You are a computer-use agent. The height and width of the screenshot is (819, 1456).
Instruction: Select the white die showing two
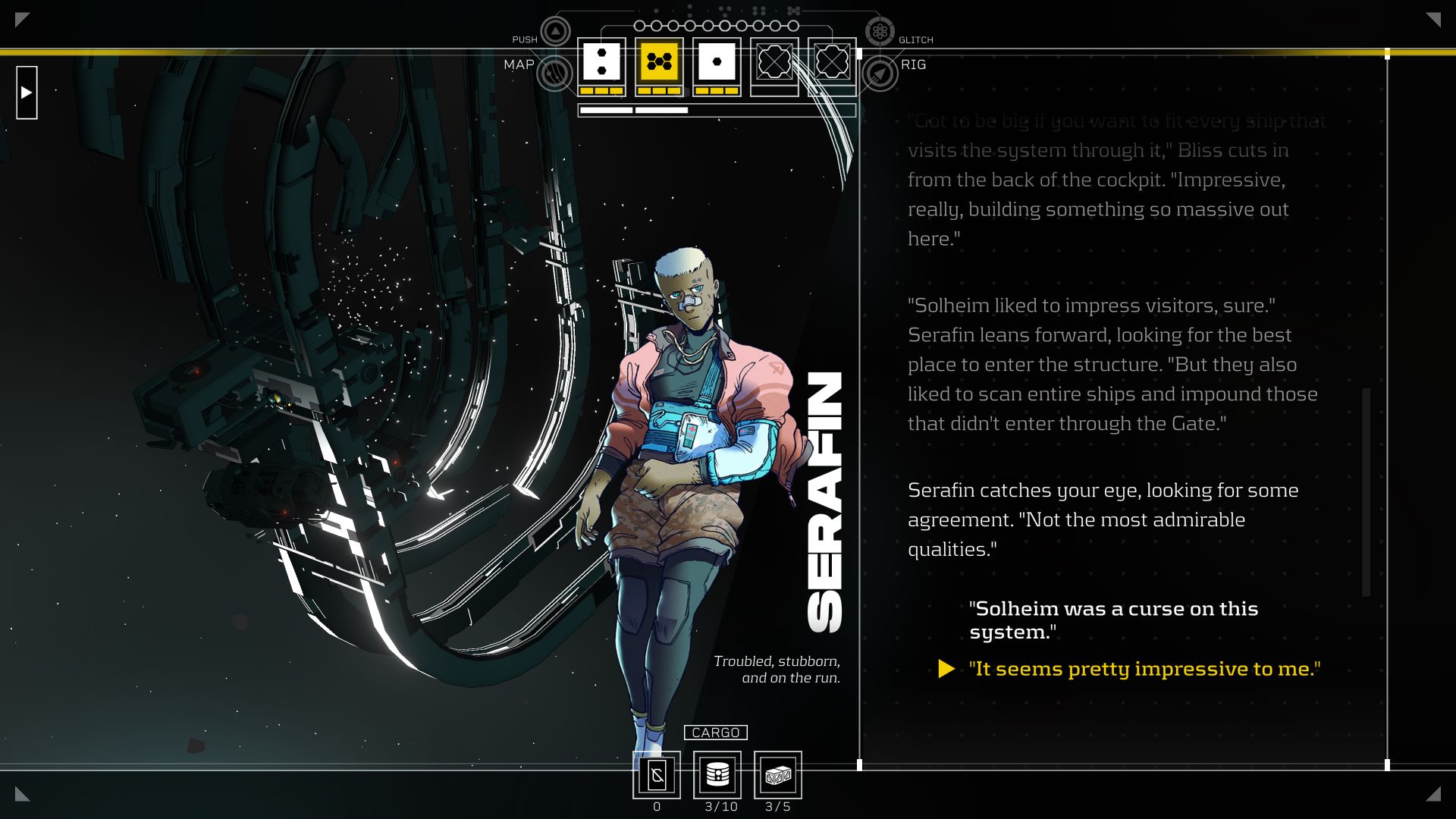tap(601, 62)
